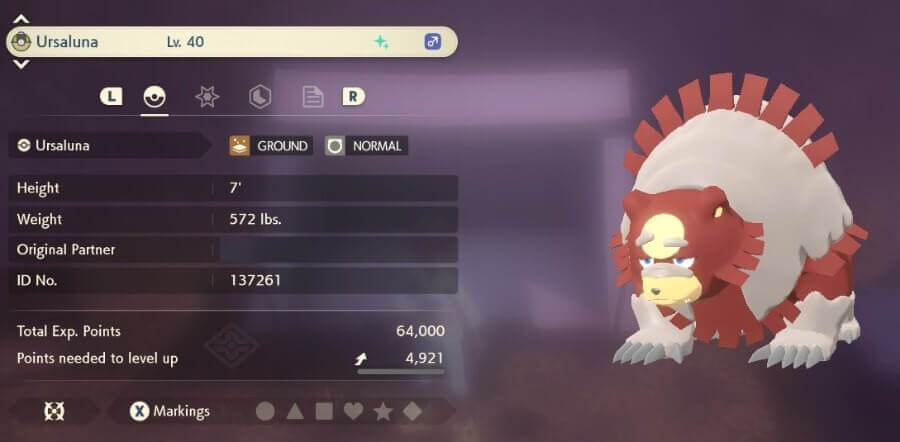Click the crossed emblem icon beside Markings

coord(54,411)
